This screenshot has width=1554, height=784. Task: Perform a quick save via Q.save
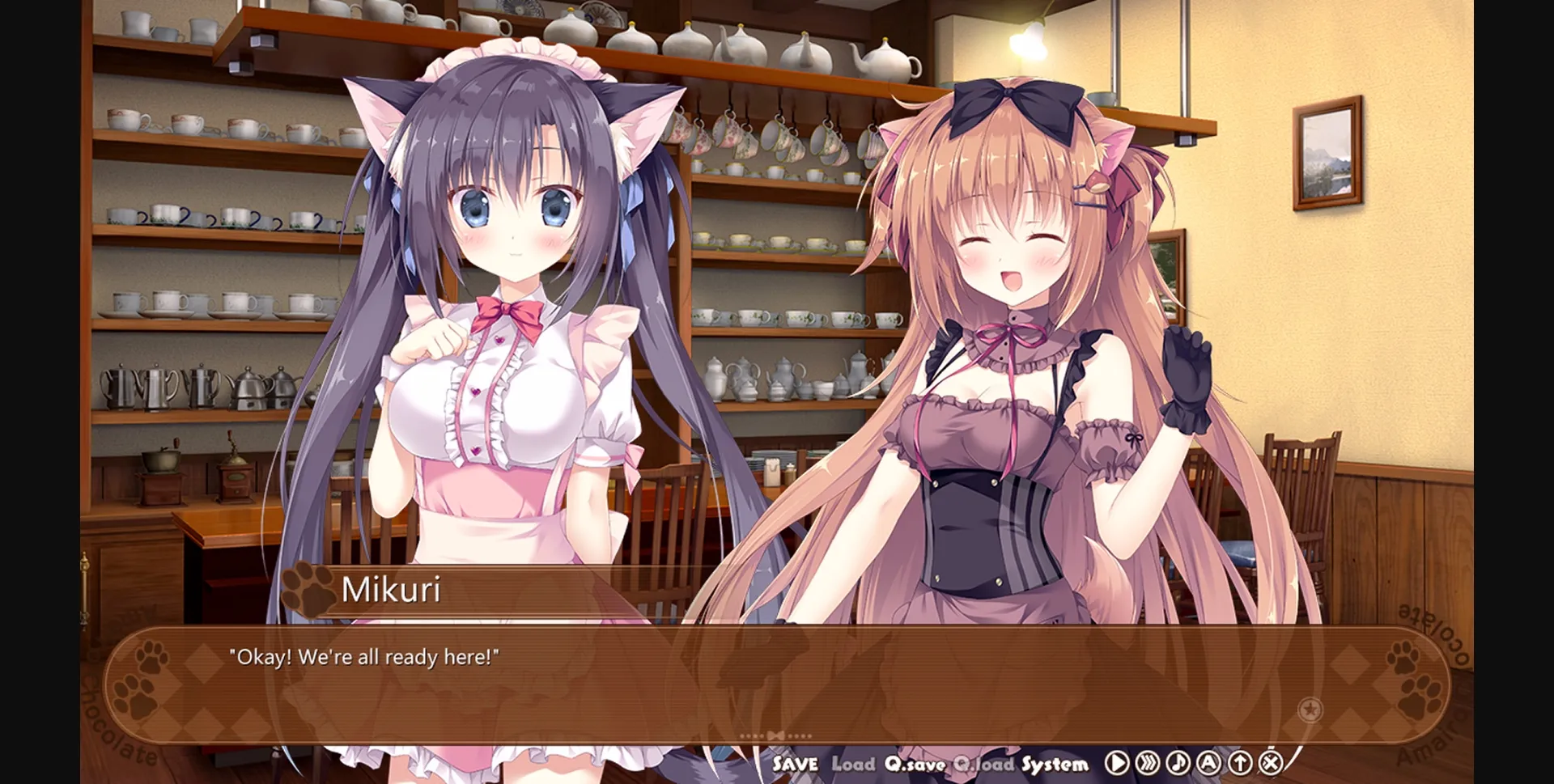pyautogui.click(x=915, y=762)
